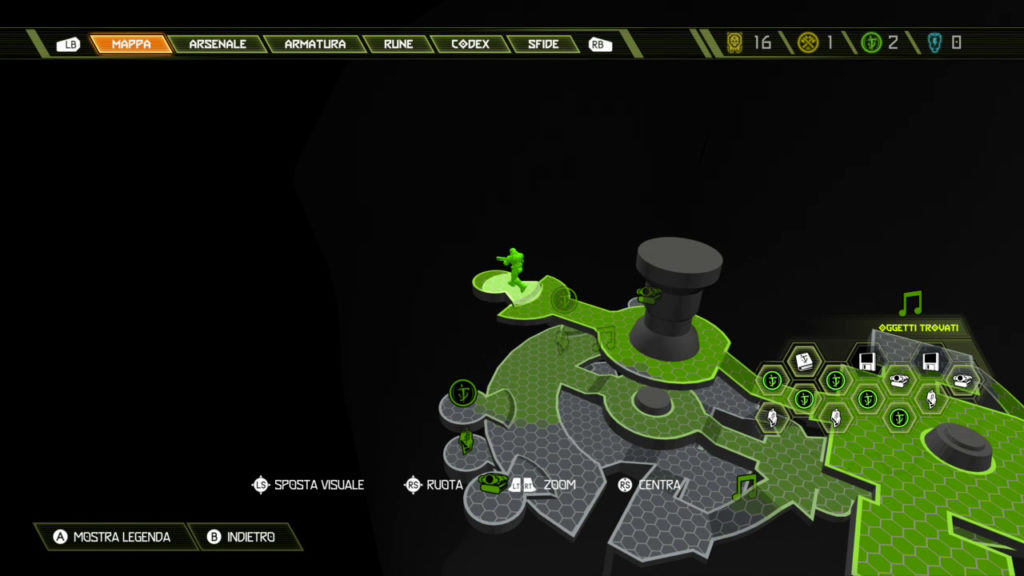Select the Rune tab
Screen dimensions: 1024x576
[x=398, y=44]
